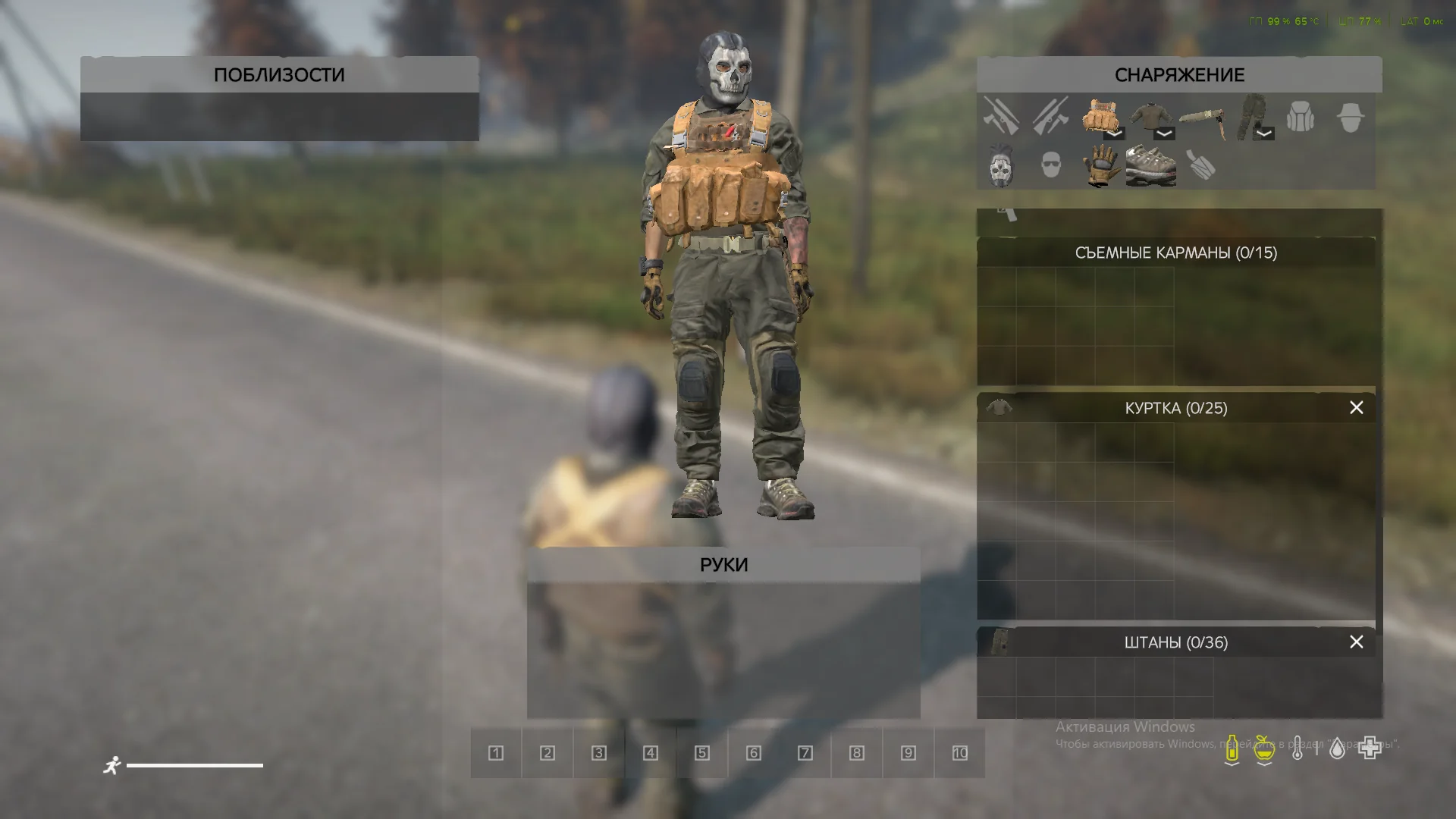
Task: Select the hiking shoes slot
Action: [1150, 165]
